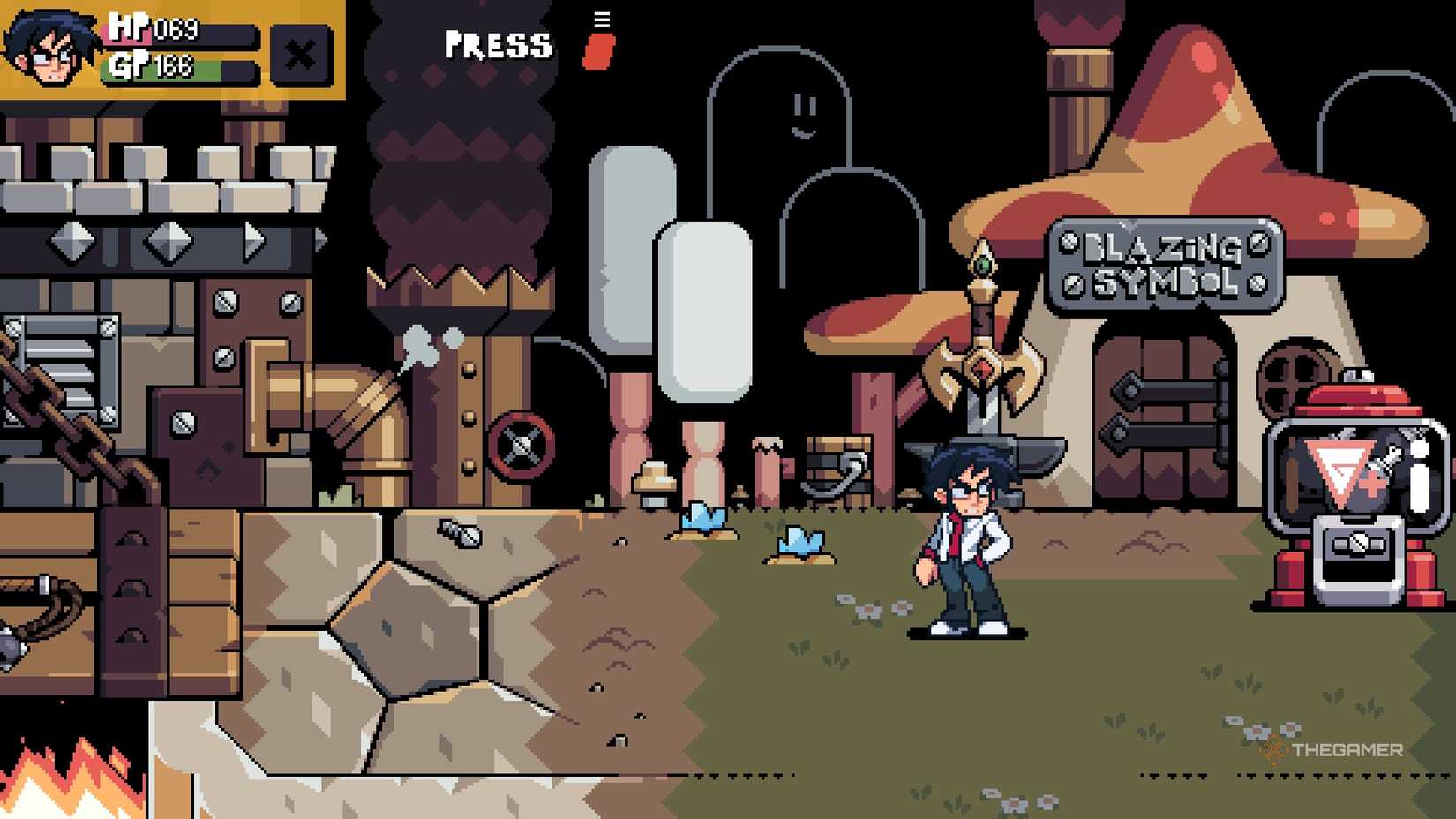Image resolution: width=1456 pixels, height=819 pixels.
Task: Click the hamburger menu icon above the button prompt
Action: click(x=602, y=18)
